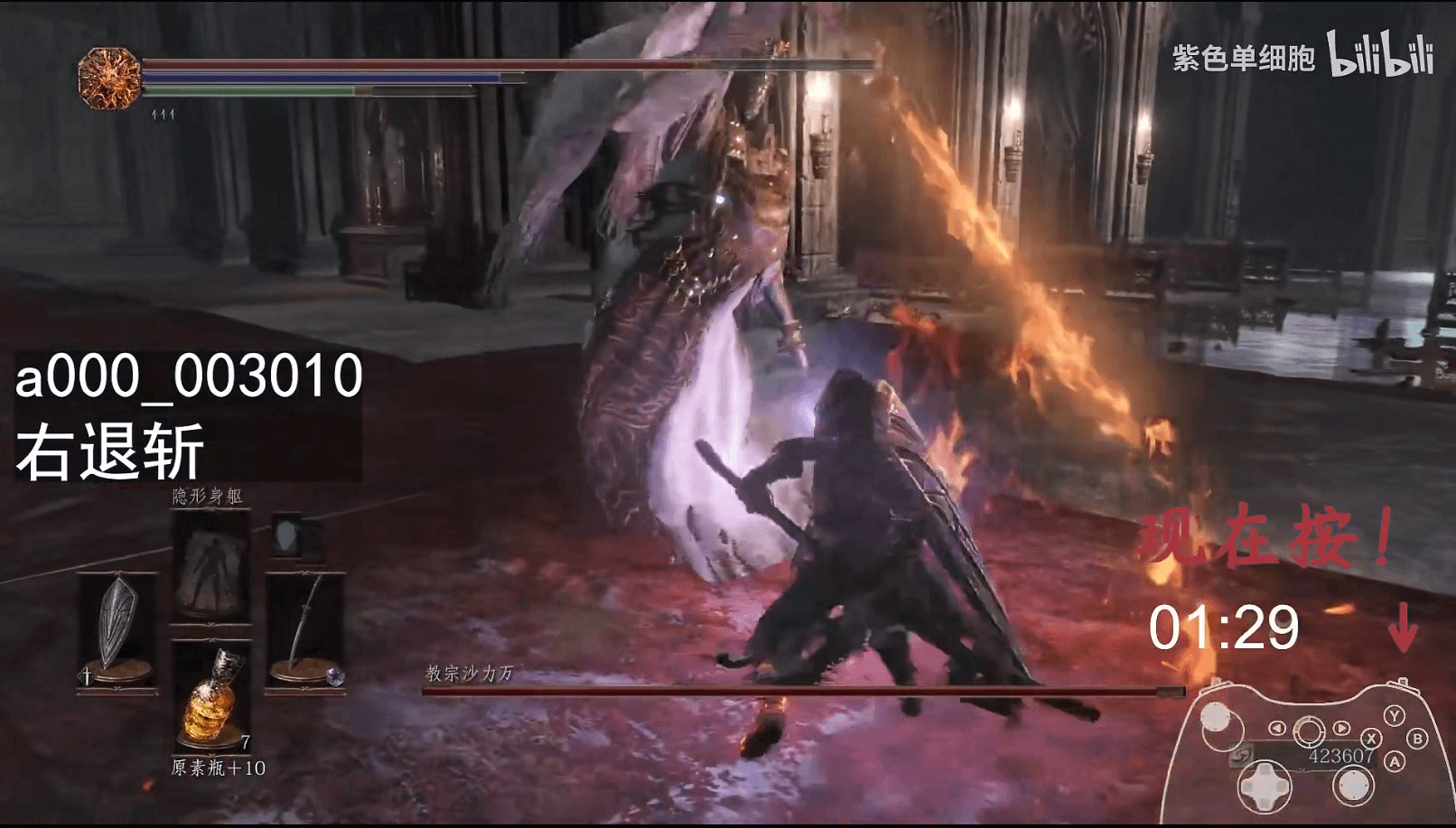This screenshot has width=1456, height=828.
Task: Click the small slot beside the spell slot
Action: tap(290, 537)
